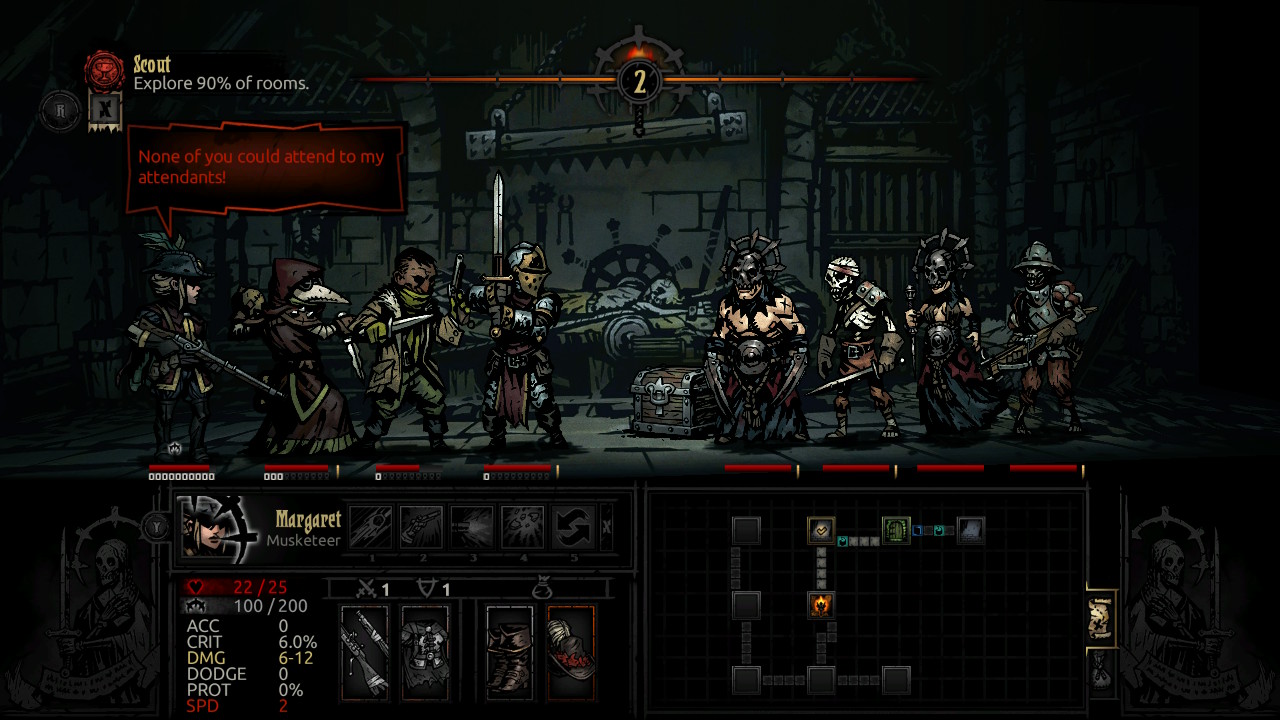Select Margaret's first musket skill
Image resolution: width=1280 pixels, height=720 pixels.
pos(371,527)
